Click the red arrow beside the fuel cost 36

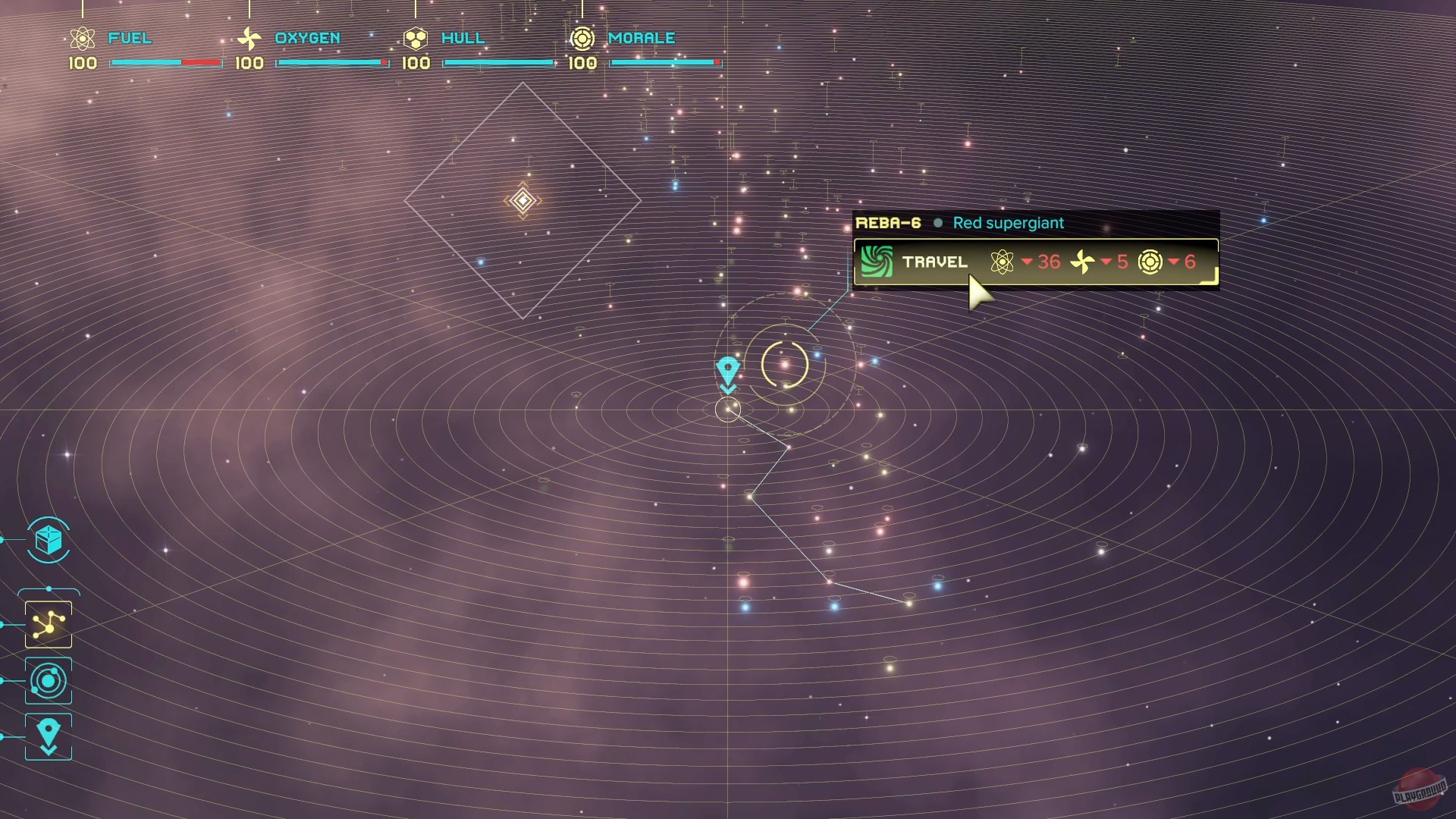[x=1027, y=263]
